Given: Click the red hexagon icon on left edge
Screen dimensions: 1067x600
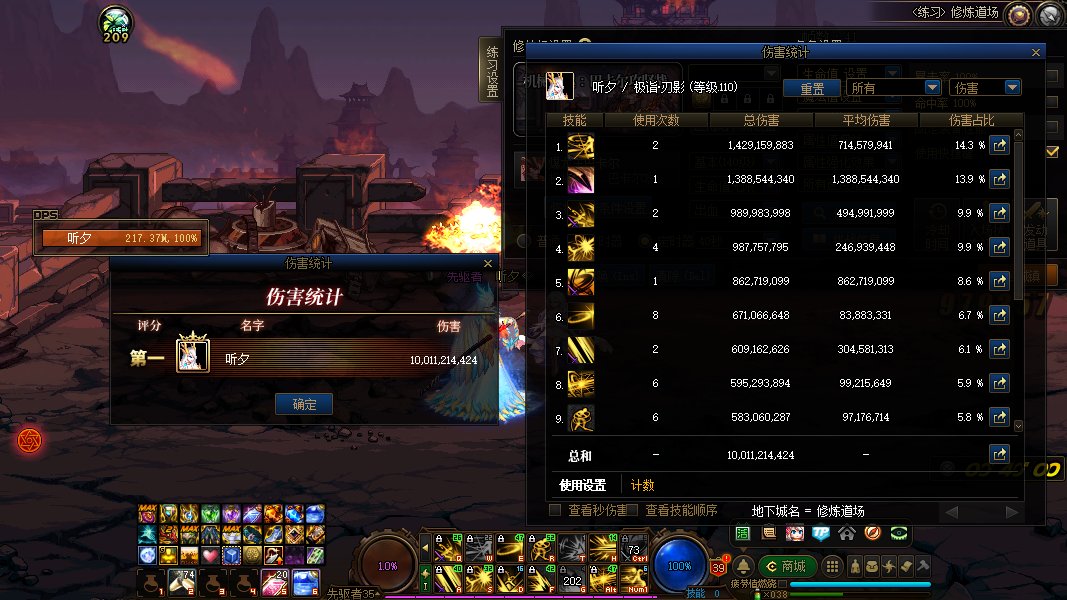Looking at the screenshot, I should (x=29, y=440).
